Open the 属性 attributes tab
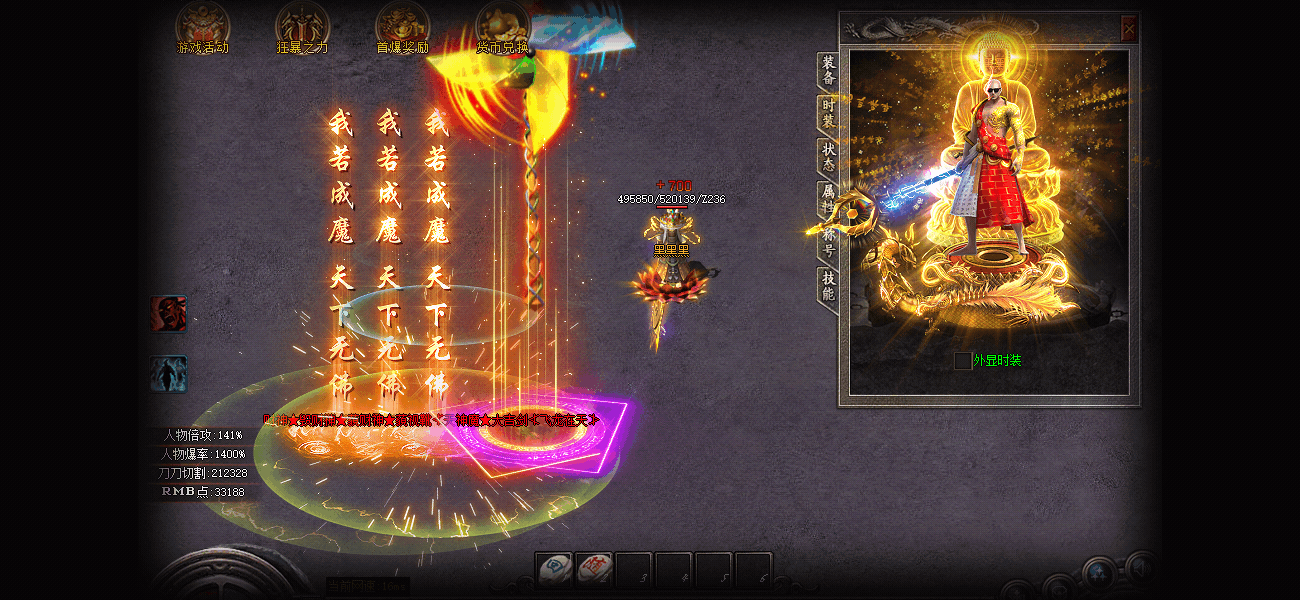 pos(828,198)
